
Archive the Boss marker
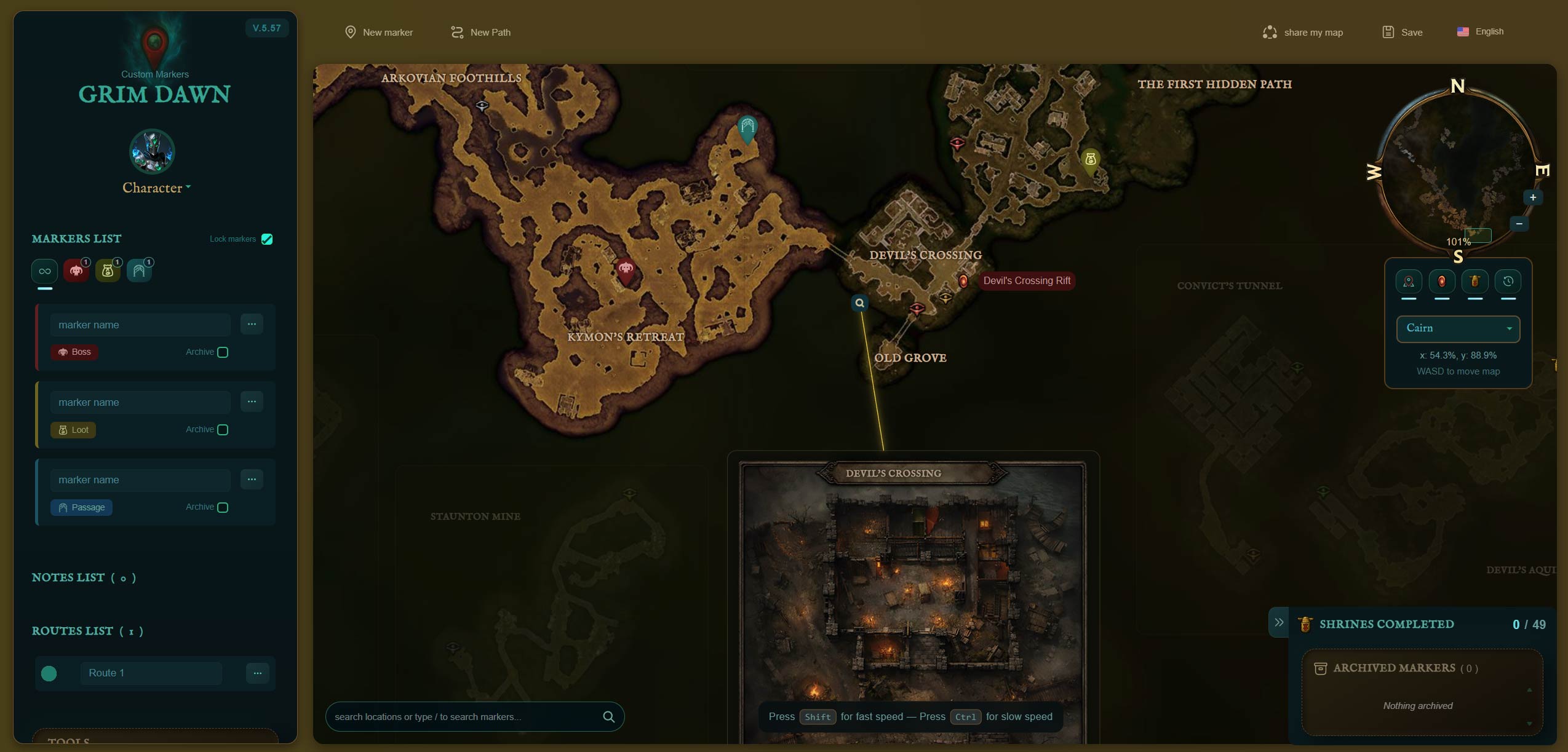[x=223, y=352]
